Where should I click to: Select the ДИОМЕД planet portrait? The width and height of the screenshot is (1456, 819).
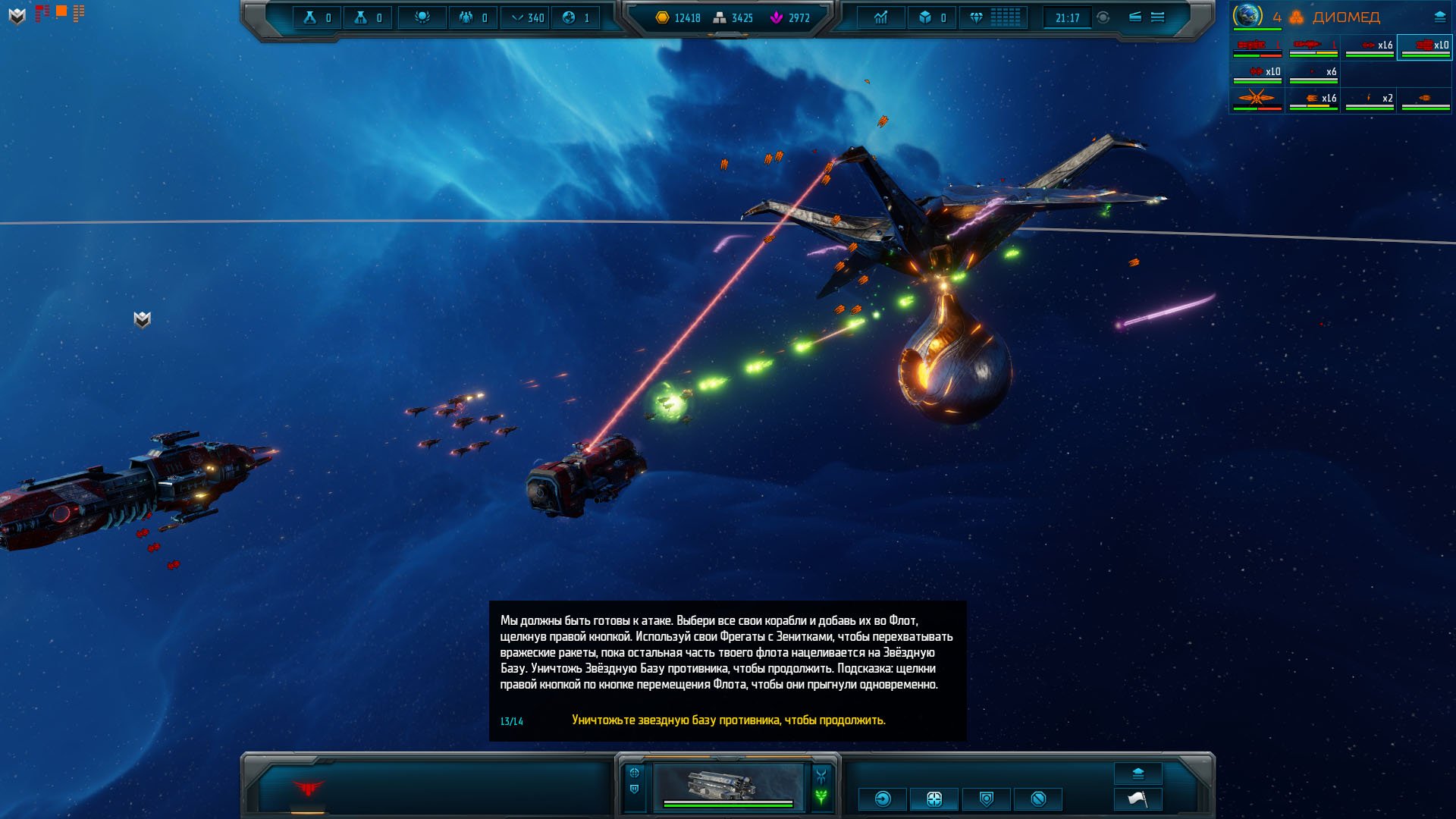click(x=1247, y=16)
